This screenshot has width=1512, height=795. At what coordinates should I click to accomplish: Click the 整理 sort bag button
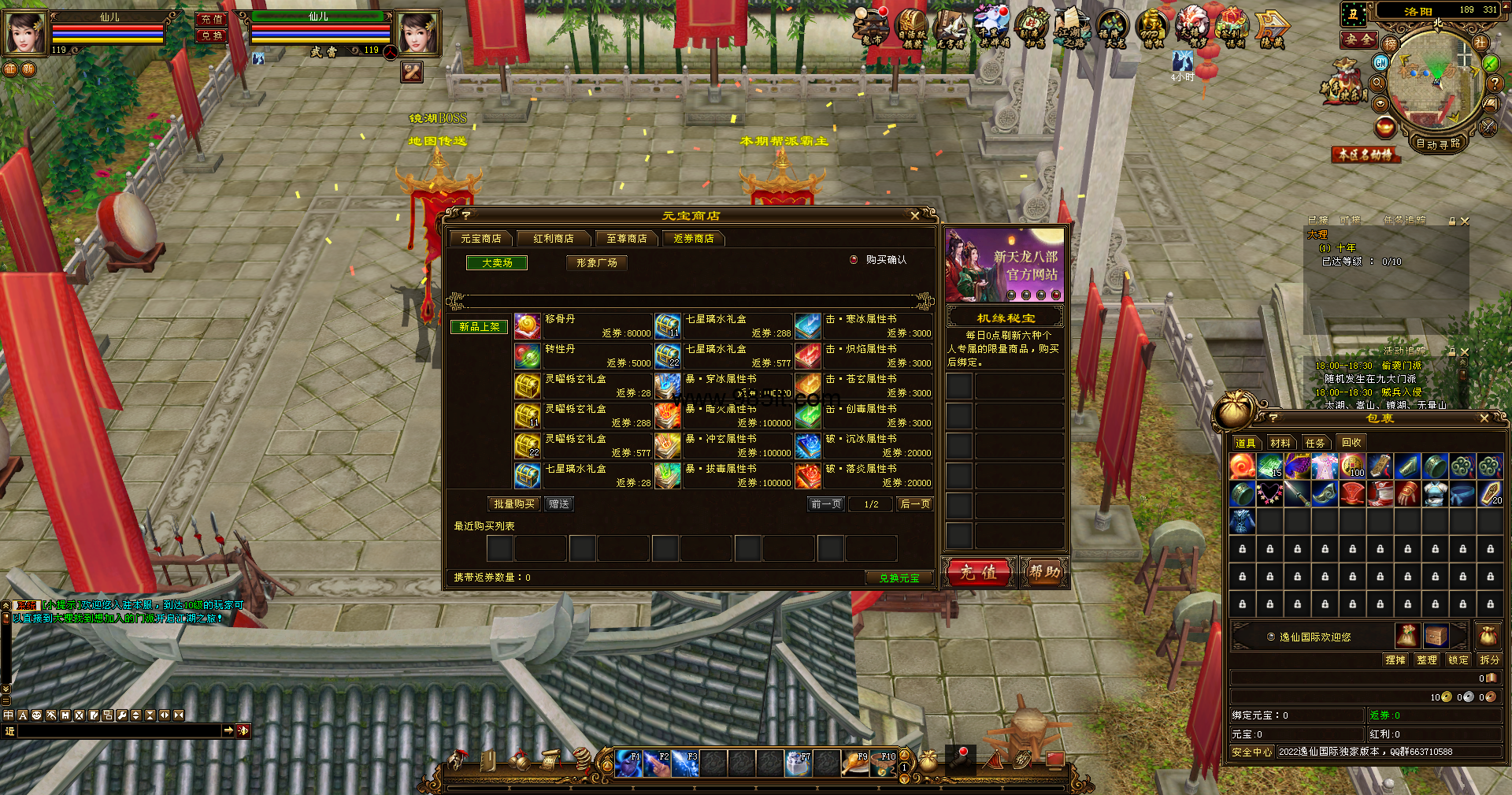[x=1426, y=660]
